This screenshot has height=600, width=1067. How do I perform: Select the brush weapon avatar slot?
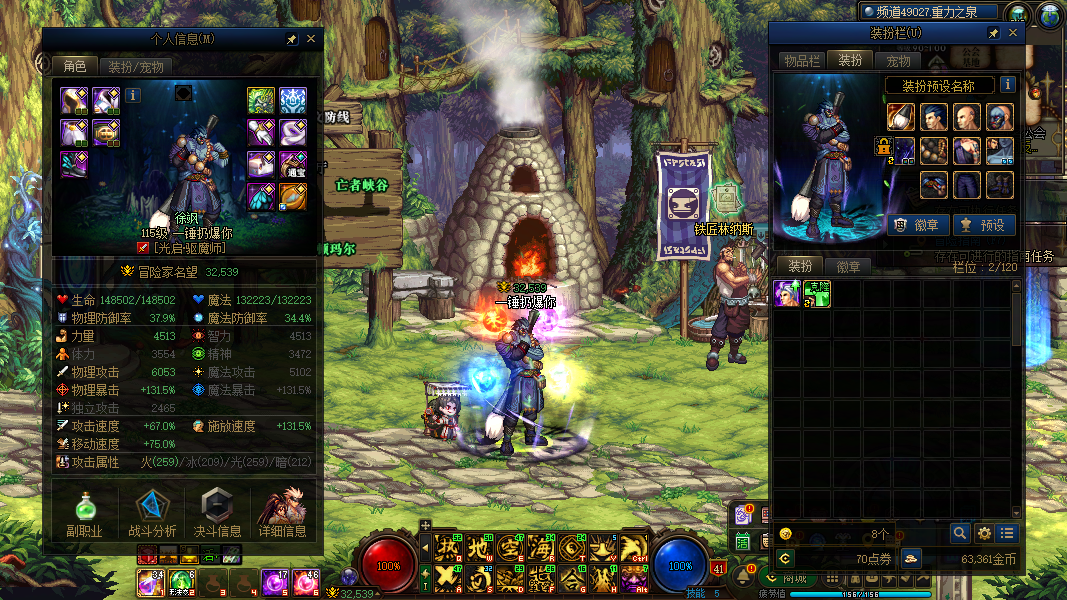(901, 117)
